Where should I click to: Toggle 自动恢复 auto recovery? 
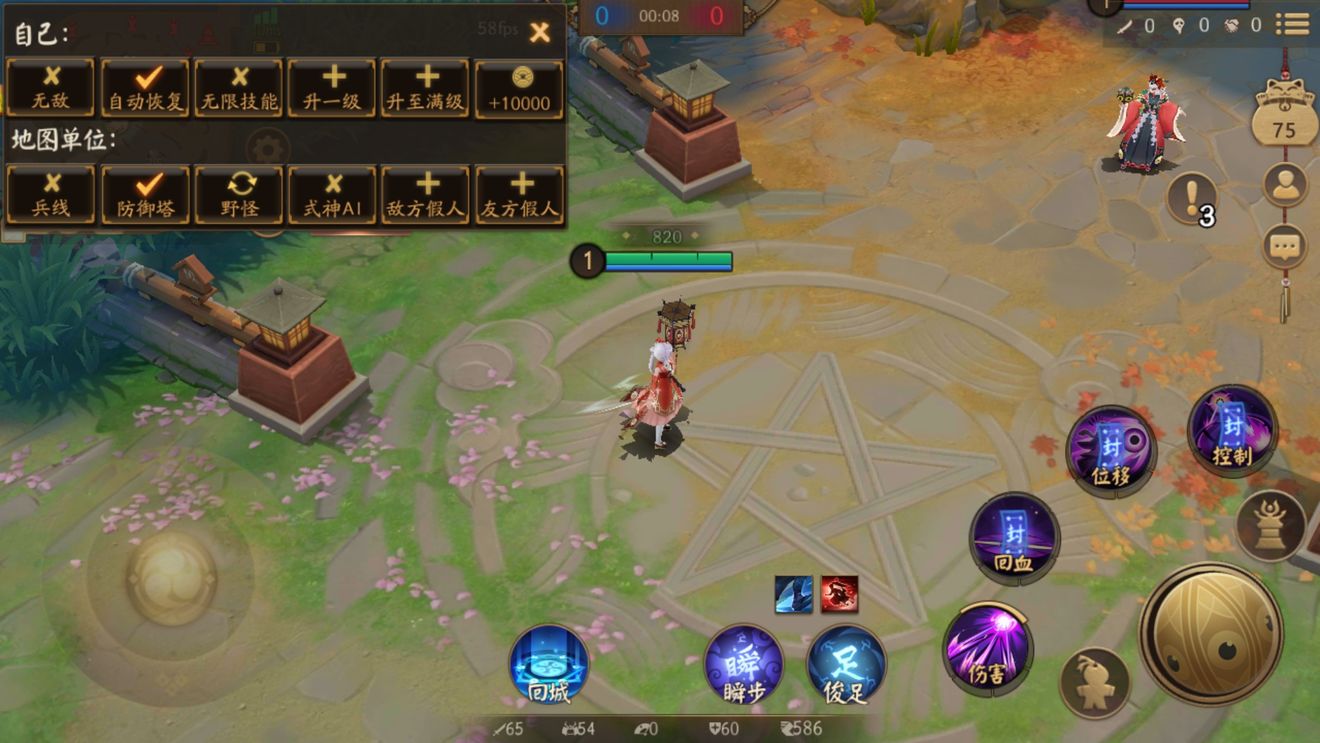point(145,88)
